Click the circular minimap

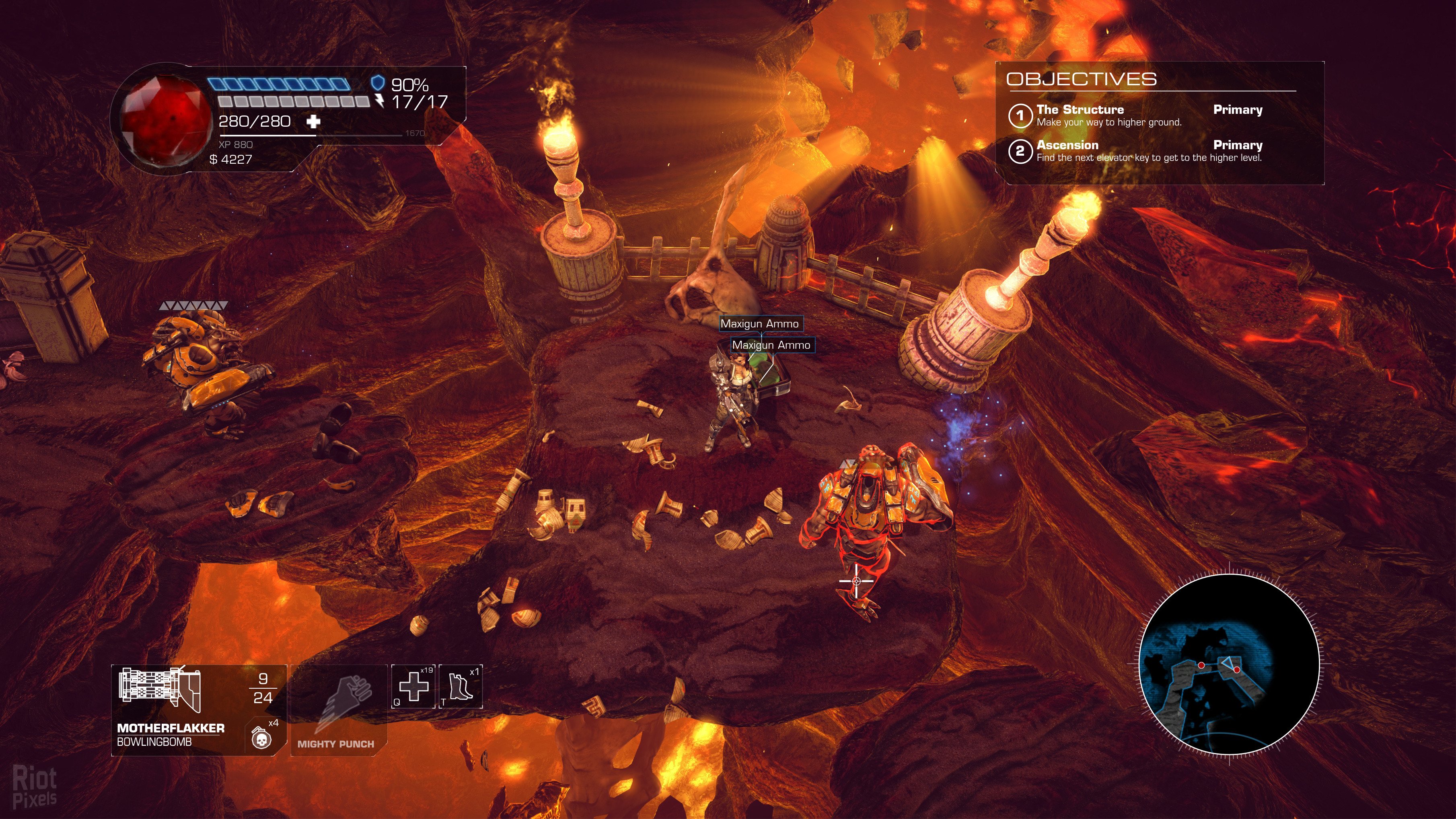coord(1229,664)
